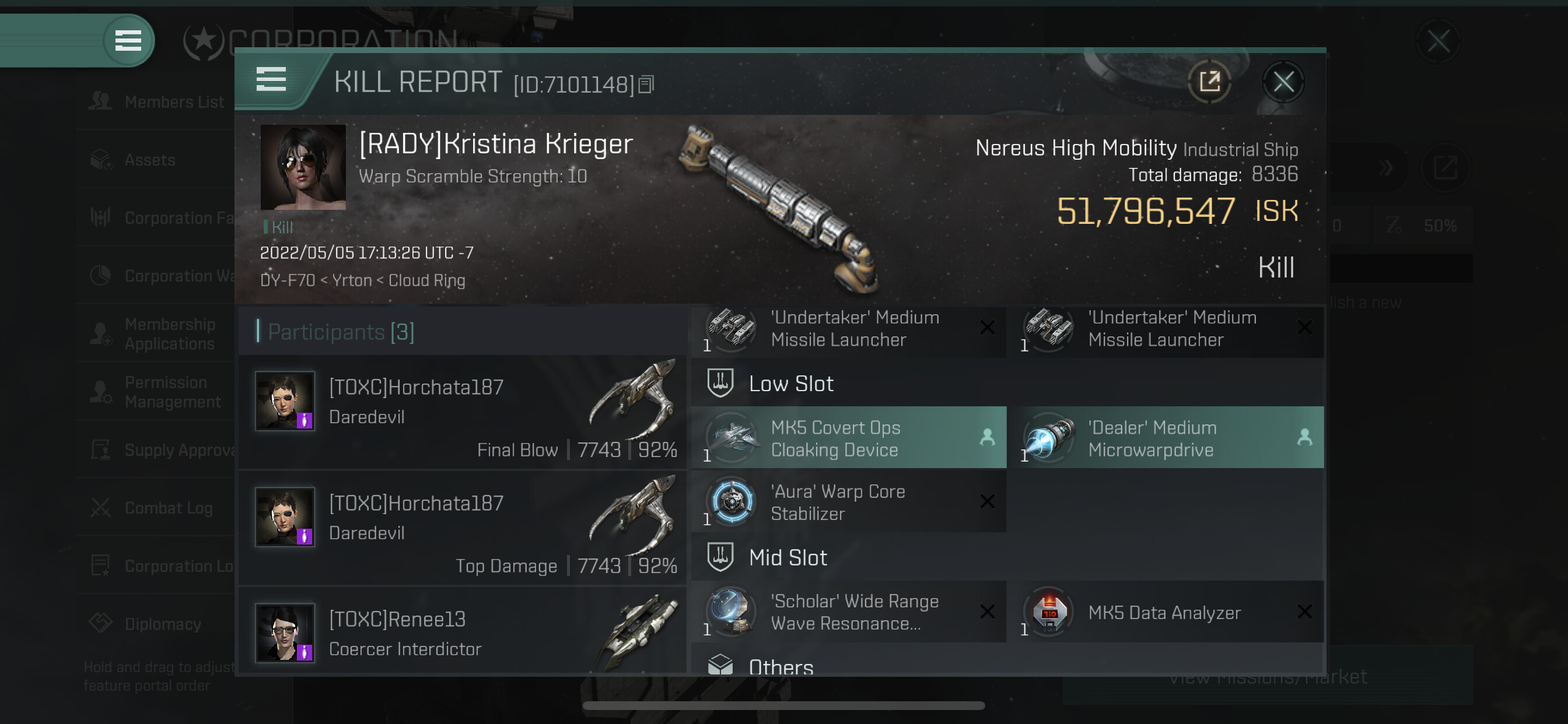The image size is (1568, 724).
Task: Open the Members List menu entry
Action: click(x=173, y=102)
